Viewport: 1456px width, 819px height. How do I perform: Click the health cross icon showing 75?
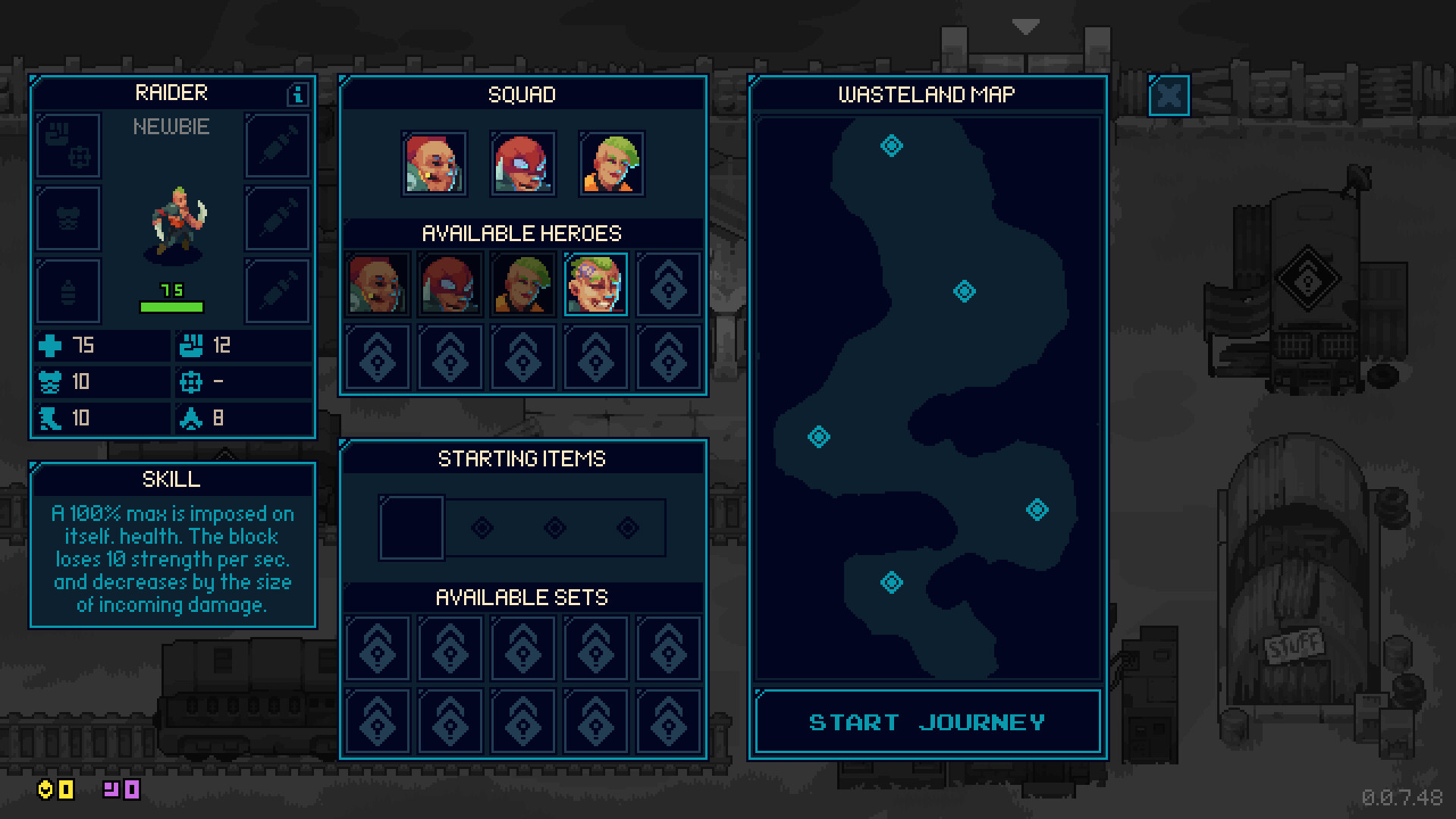[x=49, y=346]
